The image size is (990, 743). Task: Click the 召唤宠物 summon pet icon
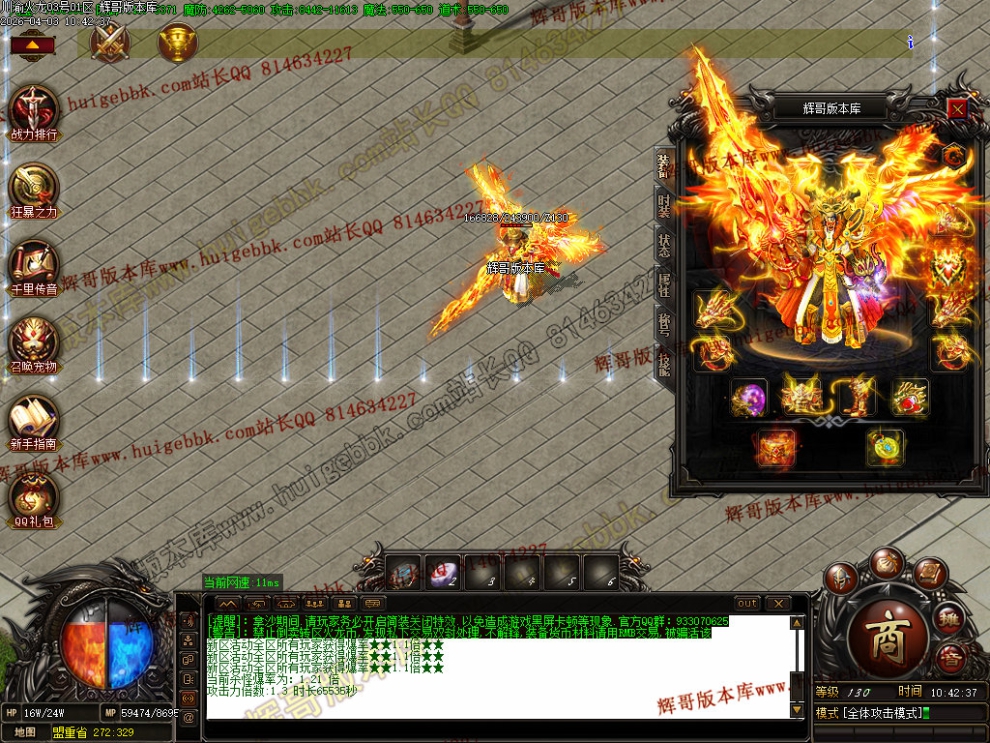(34, 345)
